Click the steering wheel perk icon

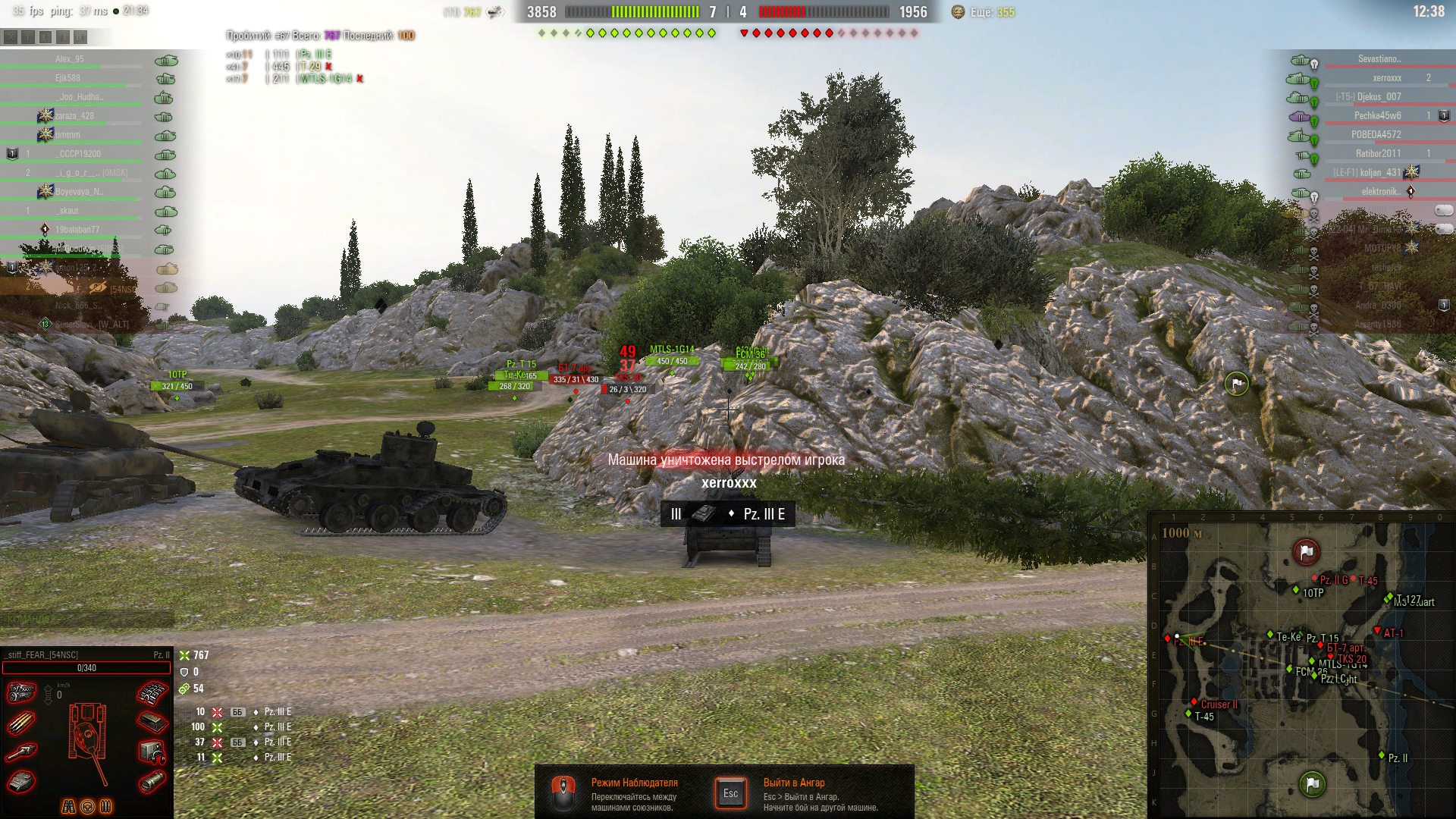87,806
